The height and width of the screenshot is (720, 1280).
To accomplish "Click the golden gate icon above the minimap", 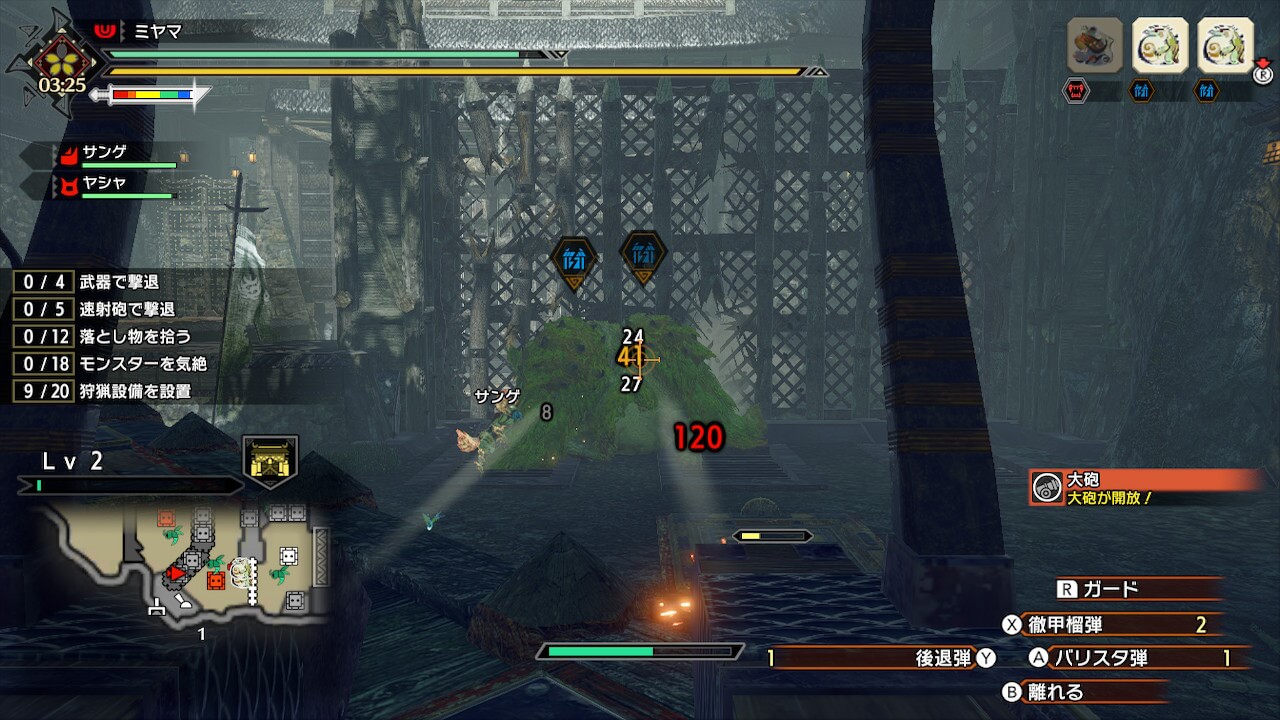I will (271, 462).
